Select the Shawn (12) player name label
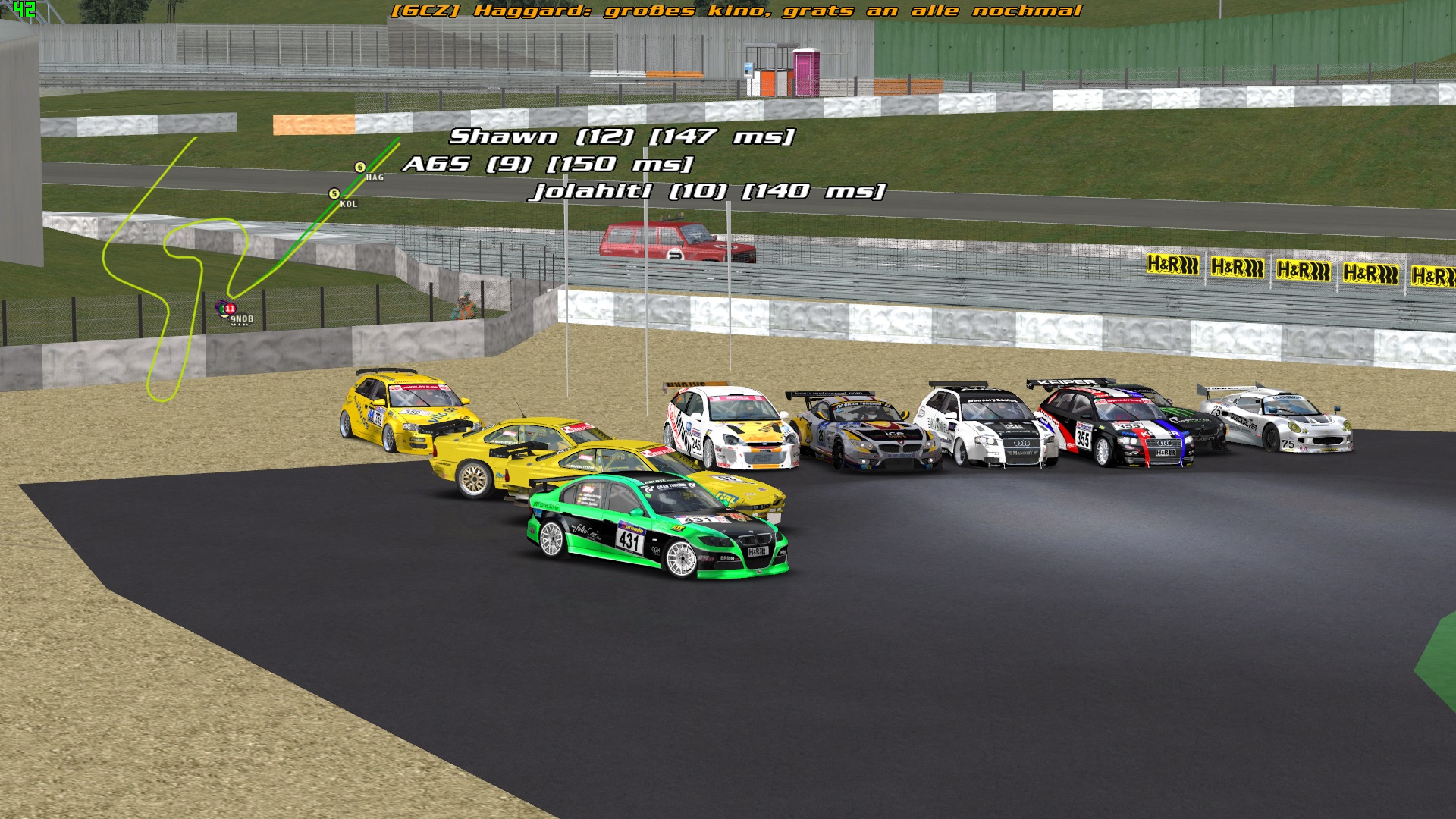Screen dimensions: 1456x819 coord(621,136)
